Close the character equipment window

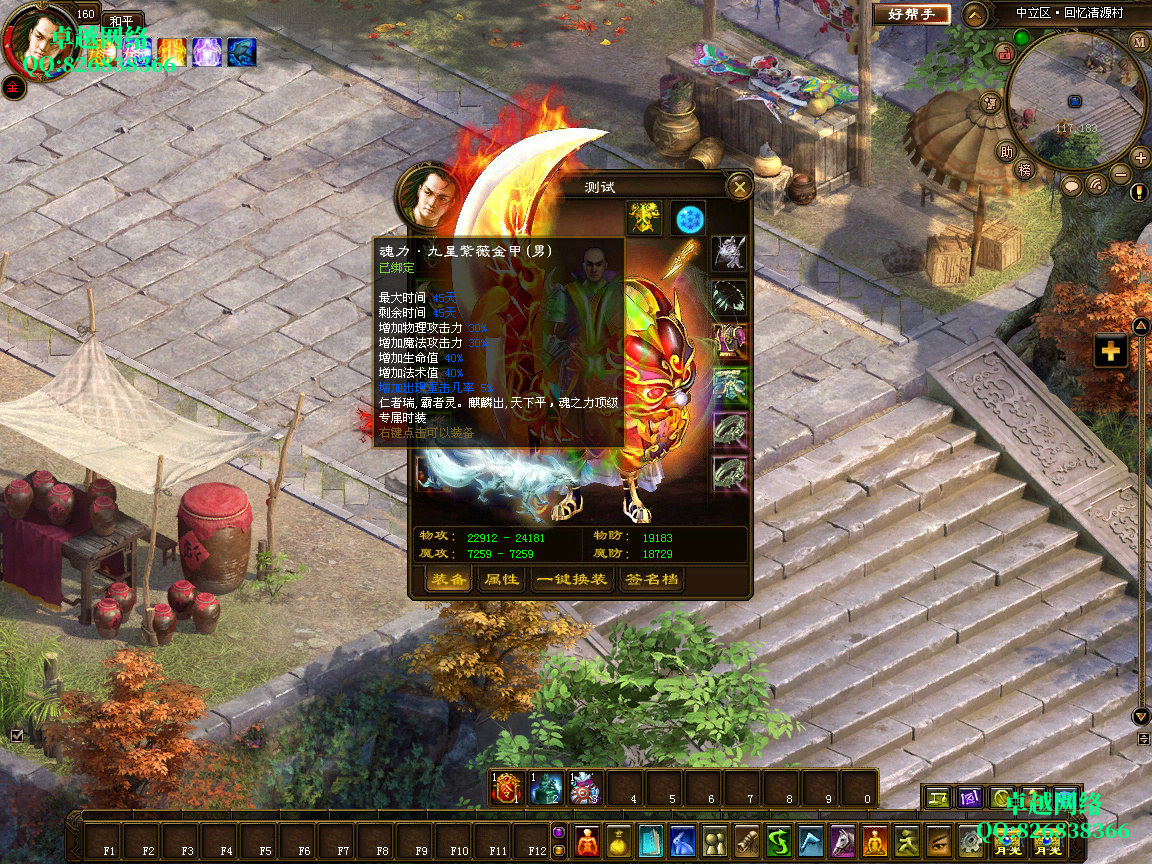(739, 186)
